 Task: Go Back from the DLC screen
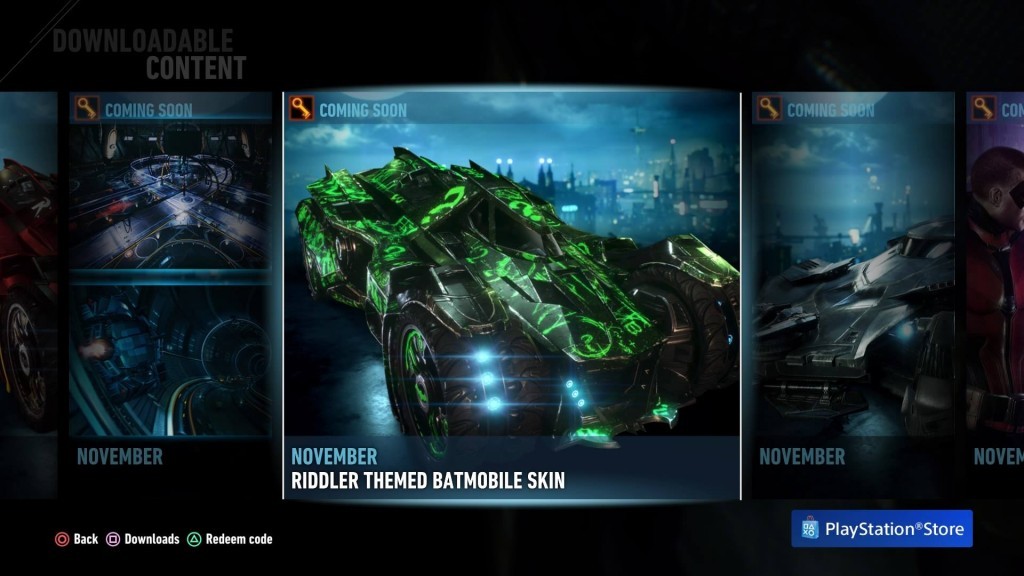click(76, 539)
